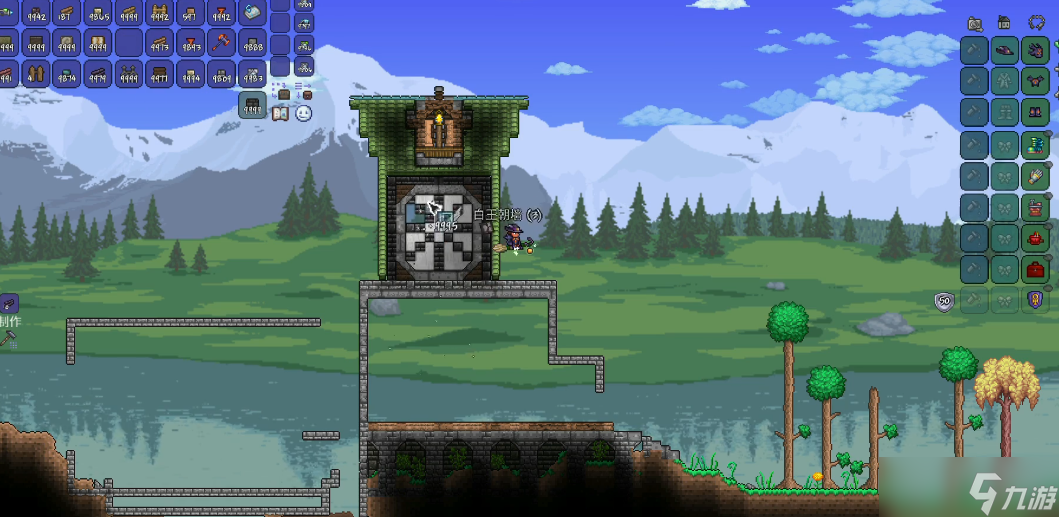Select the equipped wizard hat vanity slot
This screenshot has width=1059, height=517.
pyautogui.click(x=1006, y=50)
